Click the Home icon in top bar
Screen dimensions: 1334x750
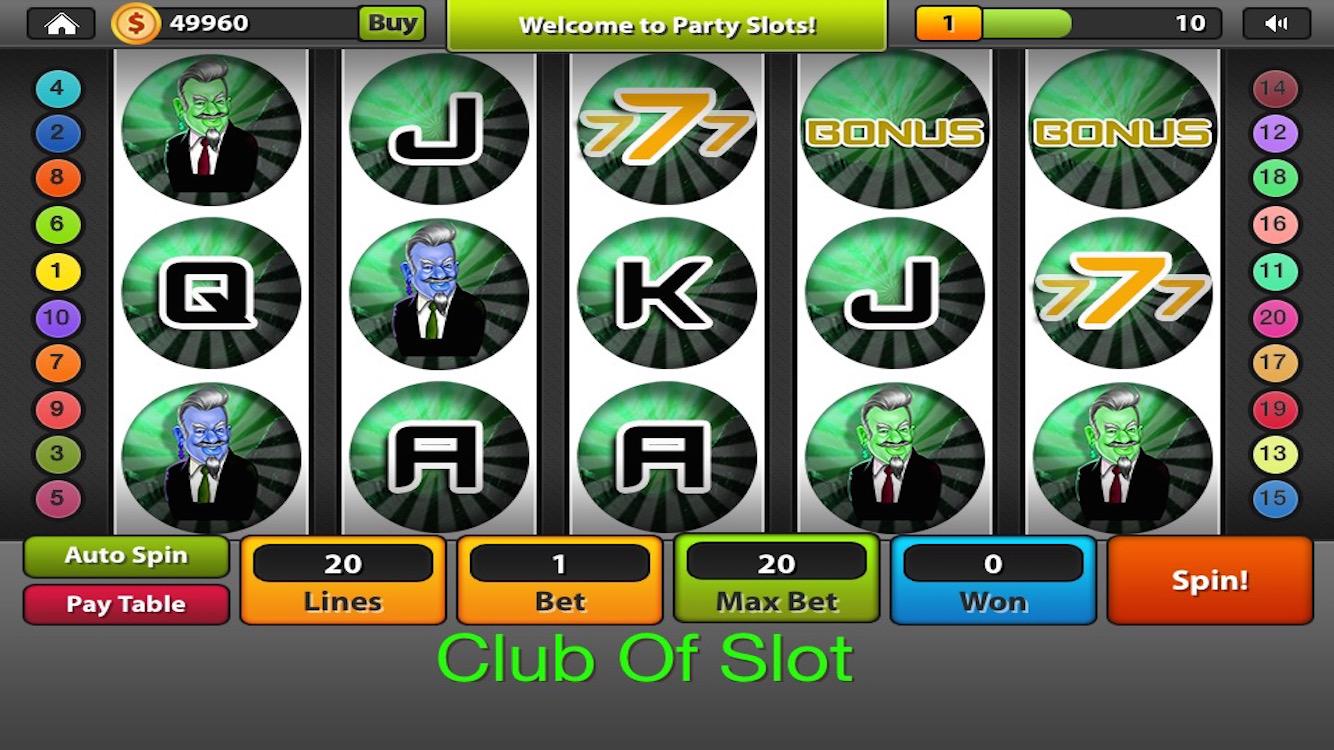click(x=62, y=22)
